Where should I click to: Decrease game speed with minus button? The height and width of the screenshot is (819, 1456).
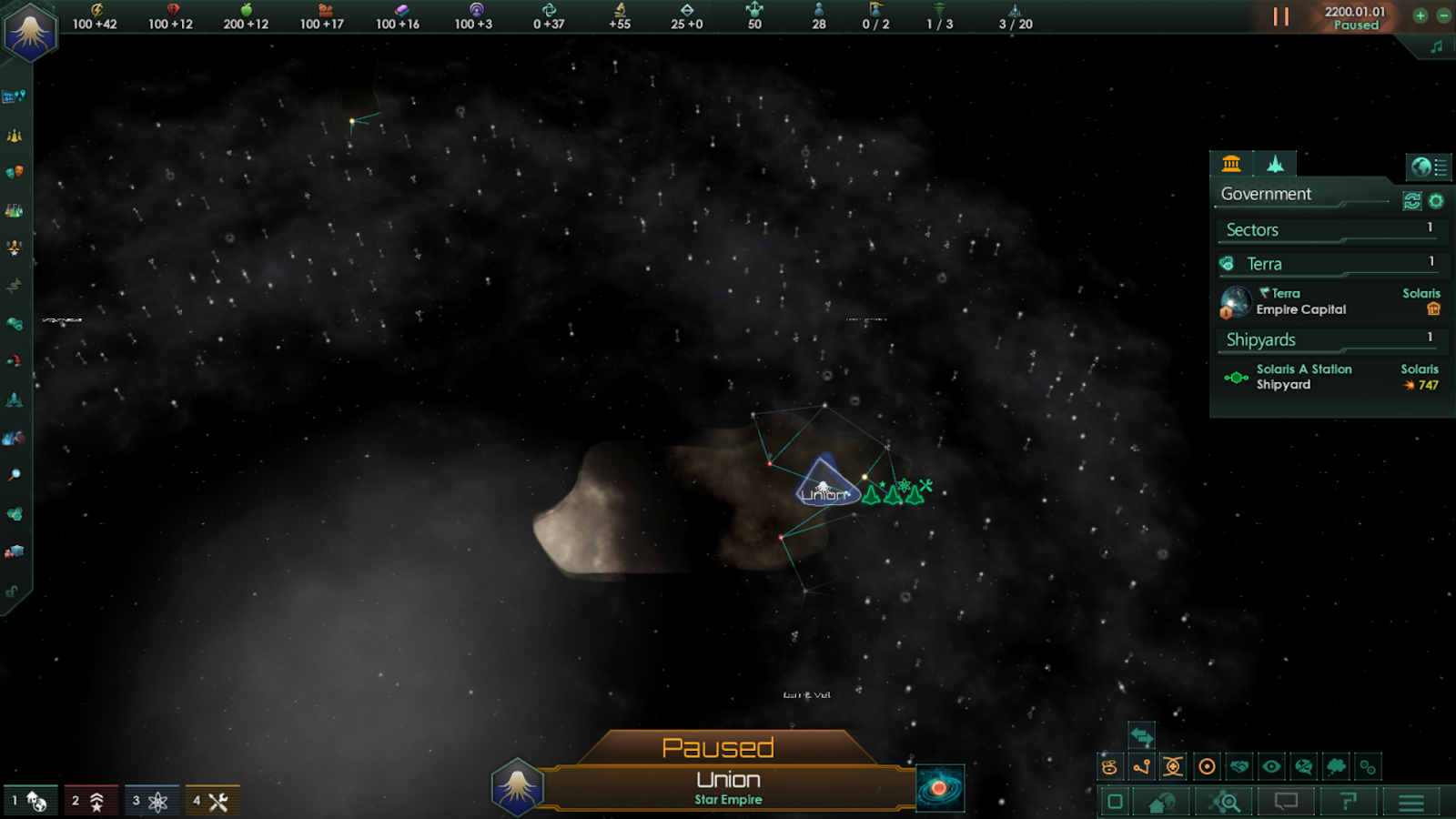pos(1443,15)
